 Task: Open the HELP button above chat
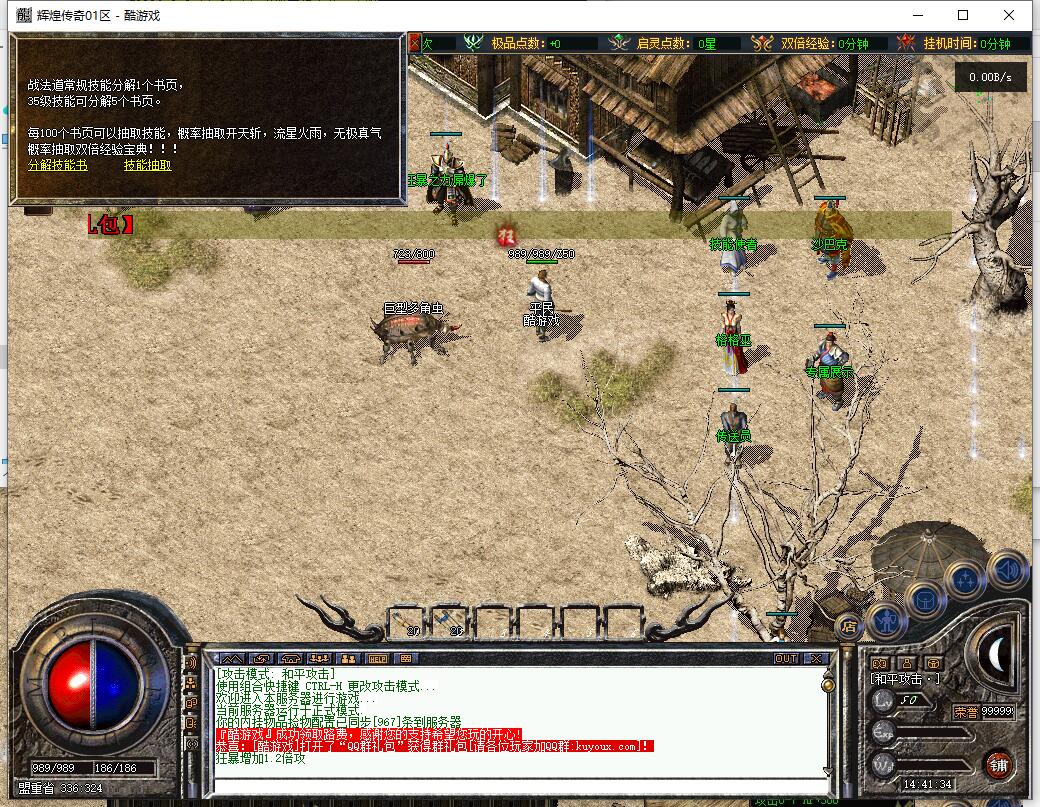coord(377,659)
